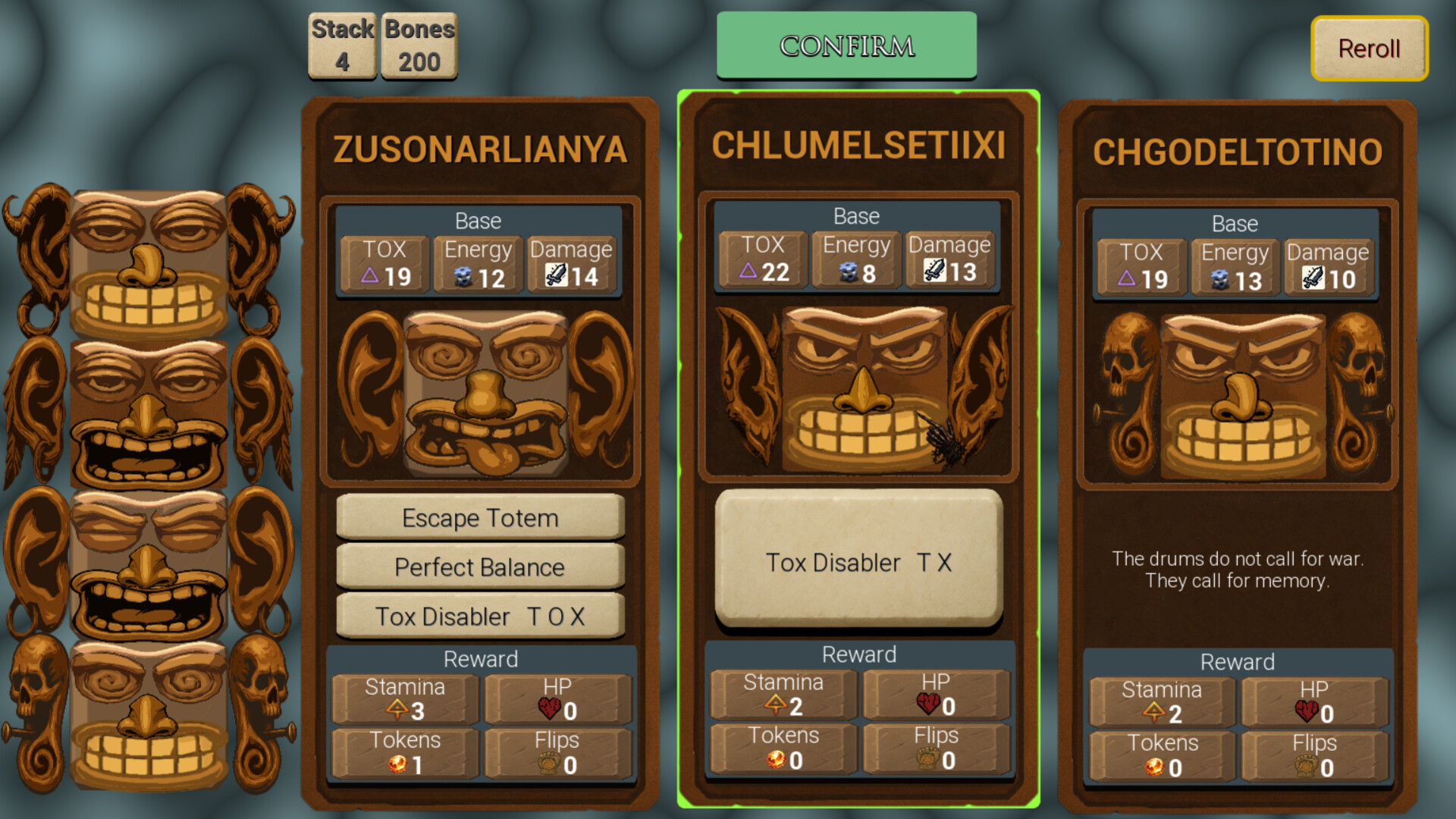The height and width of the screenshot is (819, 1456).
Task: Switch to the ZUSONARLIANYA card
Action: pos(481,150)
